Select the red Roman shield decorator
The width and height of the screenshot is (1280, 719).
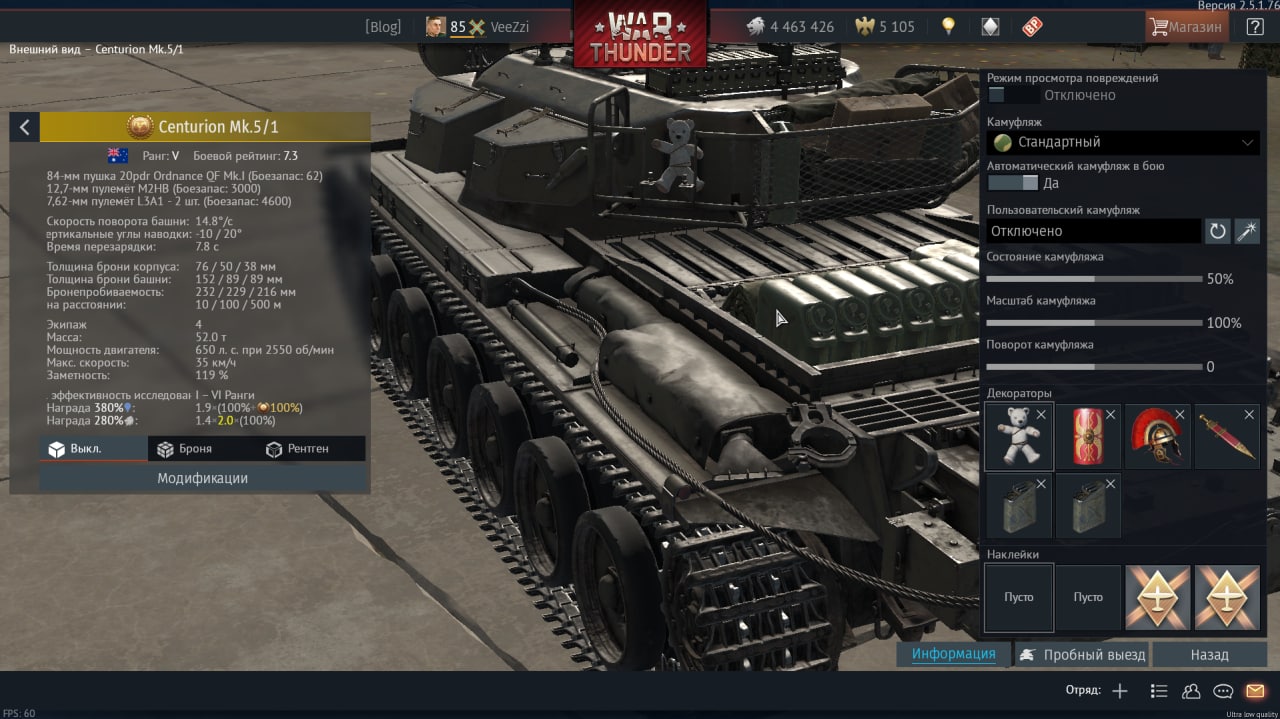pos(1088,436)
